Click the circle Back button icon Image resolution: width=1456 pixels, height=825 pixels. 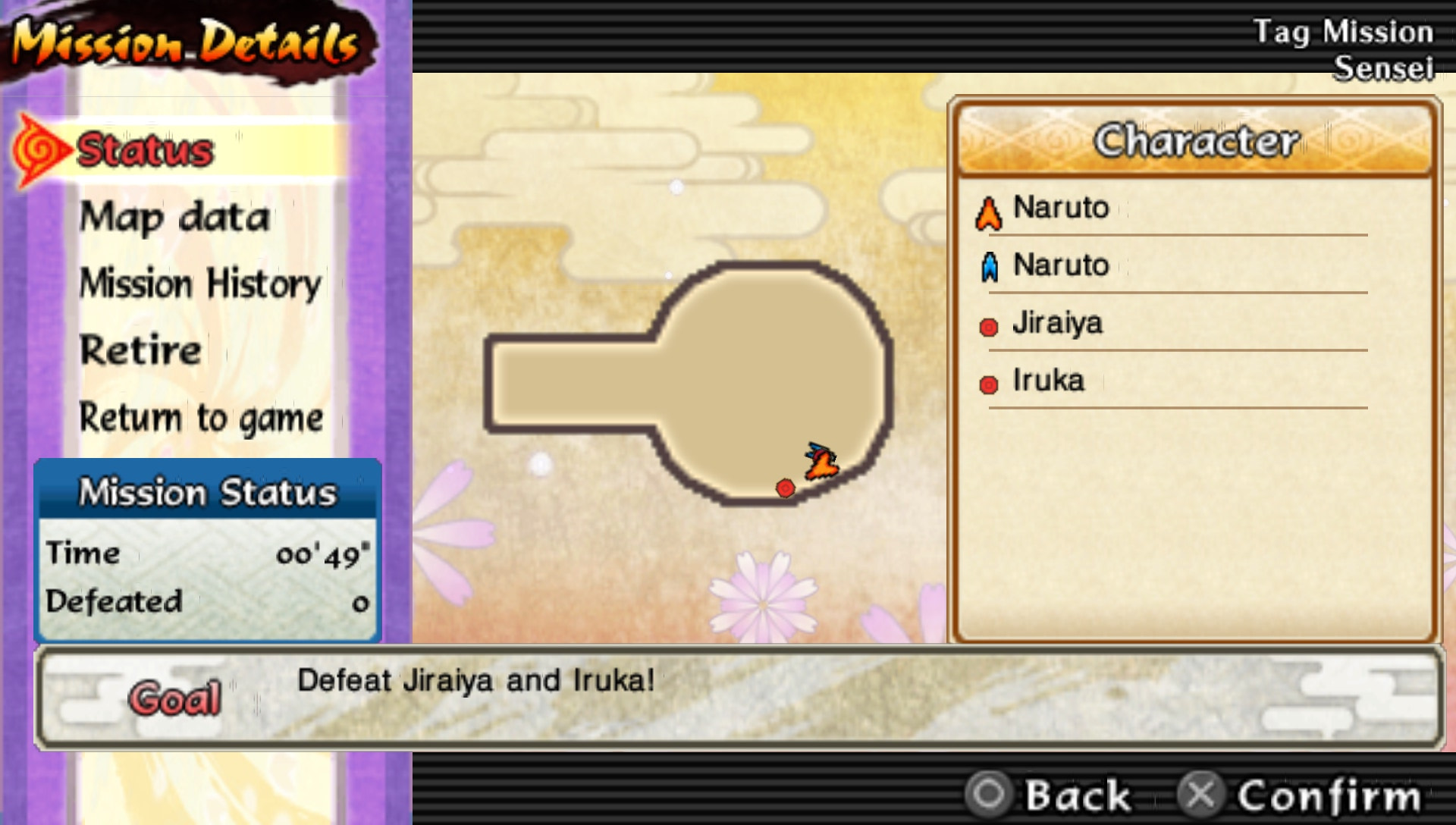point(990,795)
